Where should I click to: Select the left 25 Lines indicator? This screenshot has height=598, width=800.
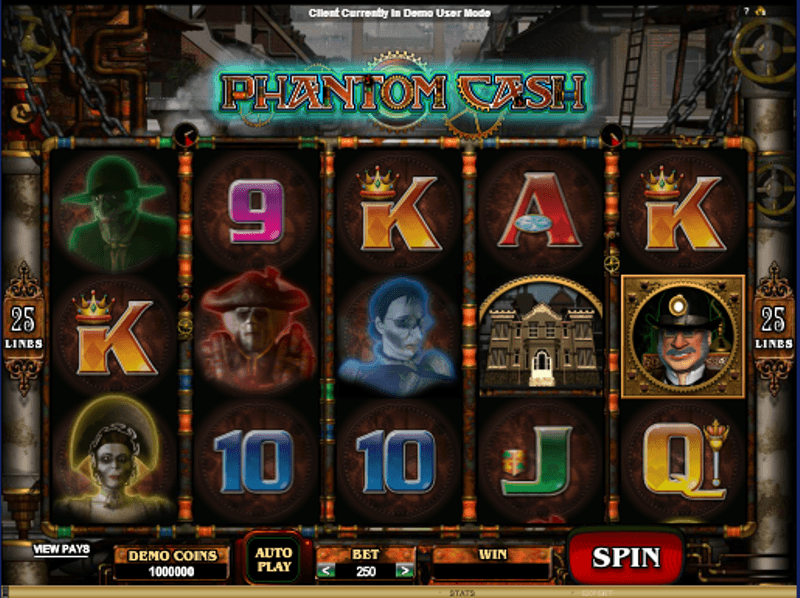coord(23,326)
